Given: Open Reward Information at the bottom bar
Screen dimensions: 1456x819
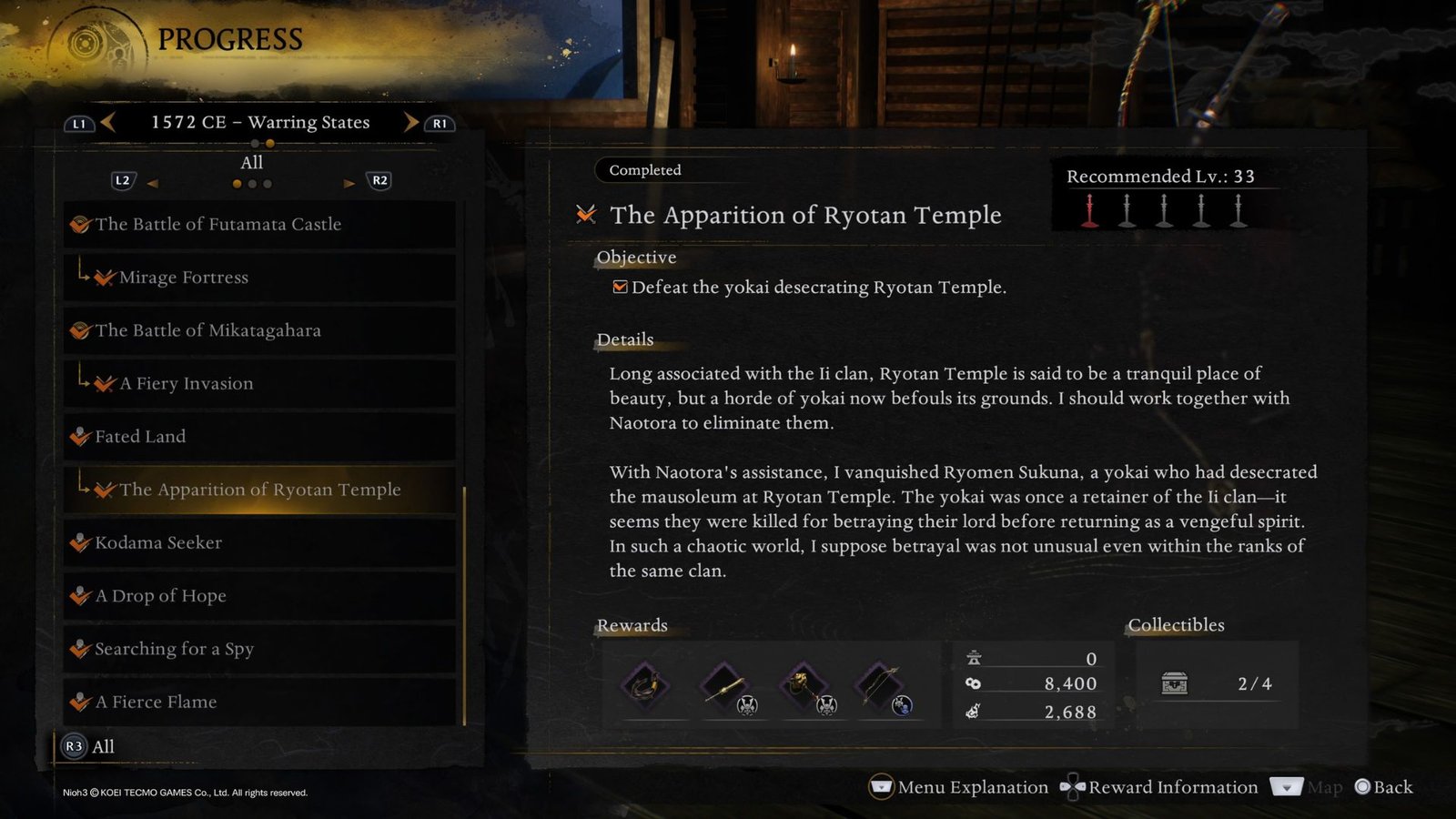Looking at the screenshot, I should pos(1174,787).
